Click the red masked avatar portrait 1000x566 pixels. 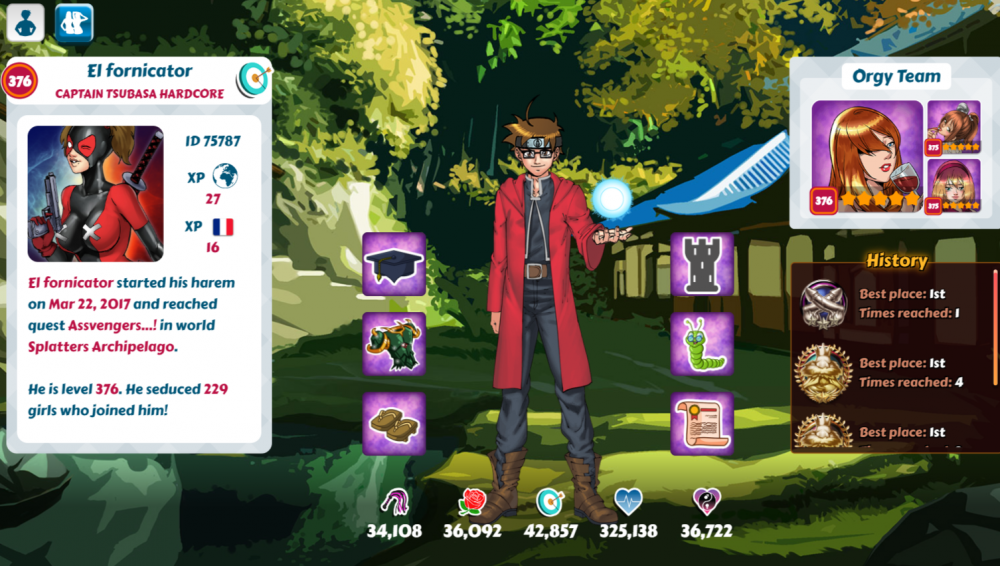pos(96,193)
